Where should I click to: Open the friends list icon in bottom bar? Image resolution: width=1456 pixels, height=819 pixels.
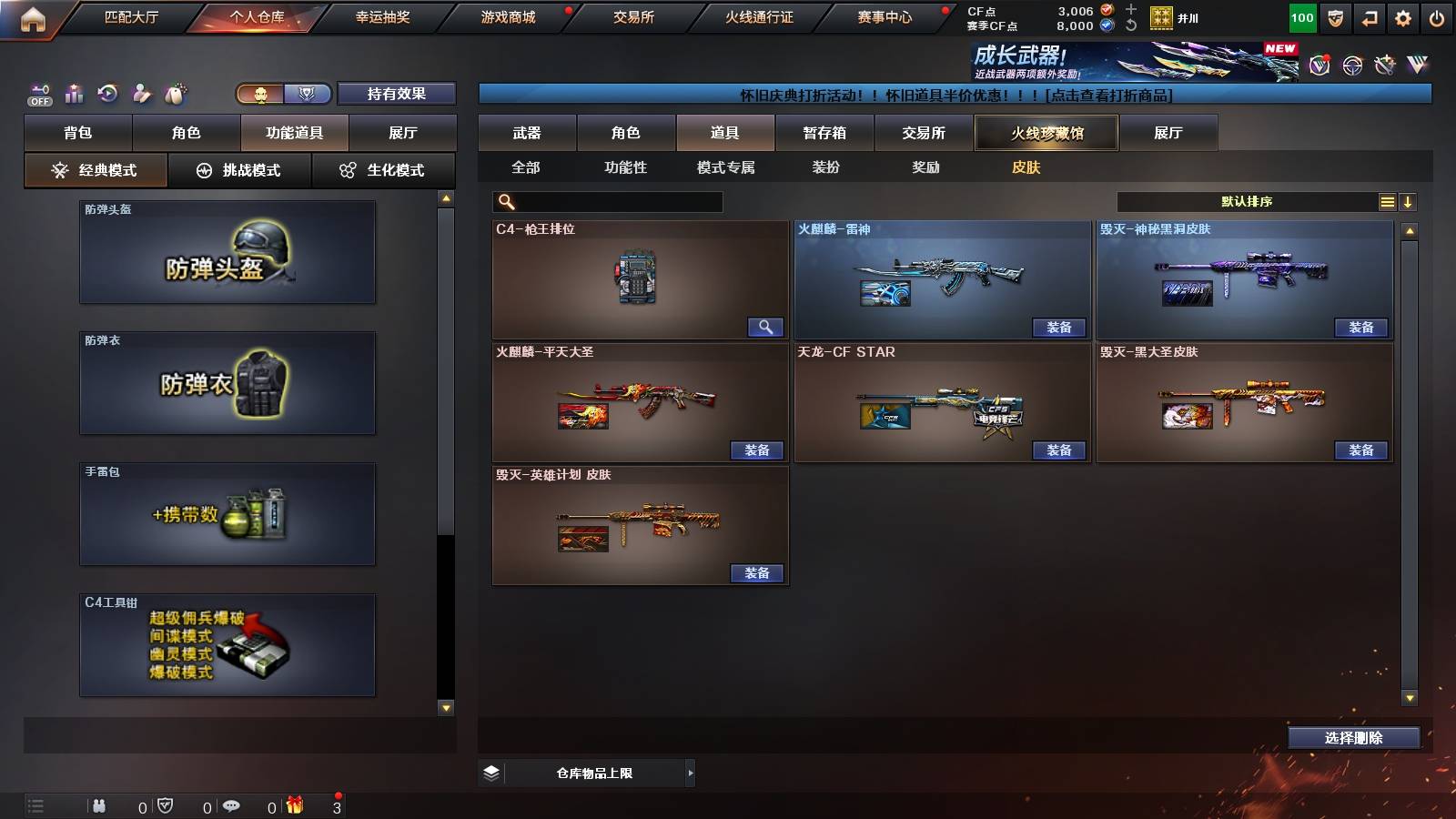(x=100, y=805)
